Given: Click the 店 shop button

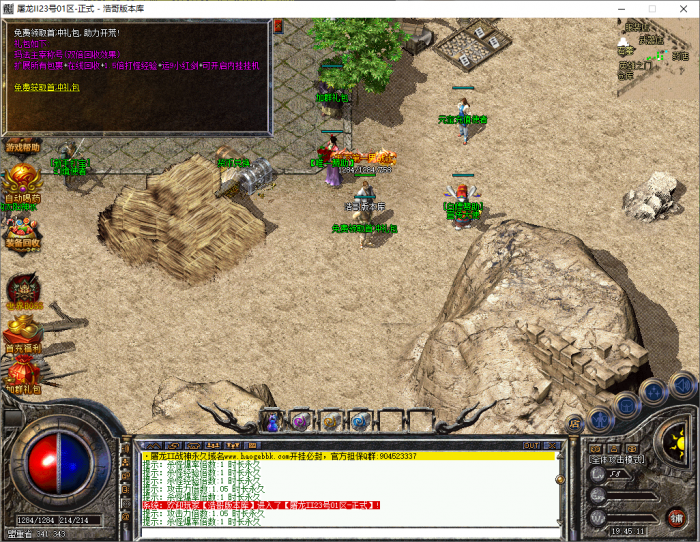Looking at the screenshot, I should (x=574, y=424).
